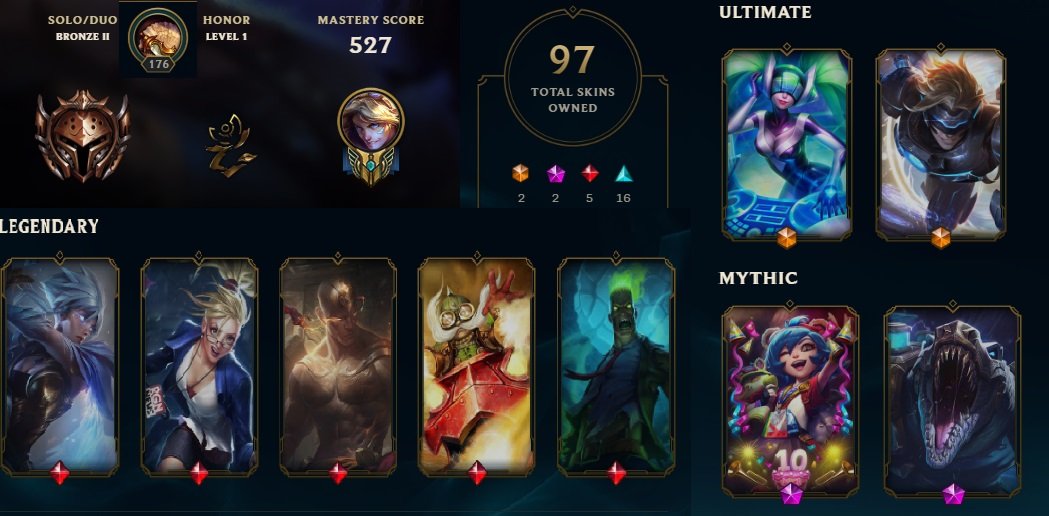Screen dimensions: 1049x516
Task: Choose the Annie anniversary mythic skin card
Action: point(790,400)
